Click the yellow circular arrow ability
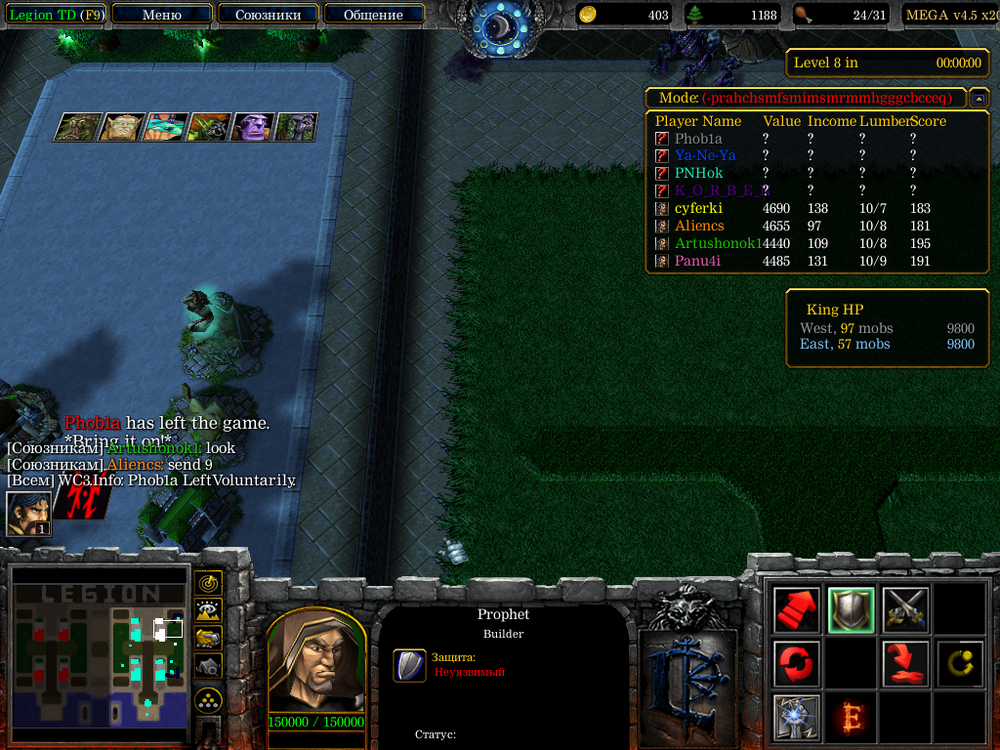Viewport: 1000px width, 750px height. tap(958, 664)
